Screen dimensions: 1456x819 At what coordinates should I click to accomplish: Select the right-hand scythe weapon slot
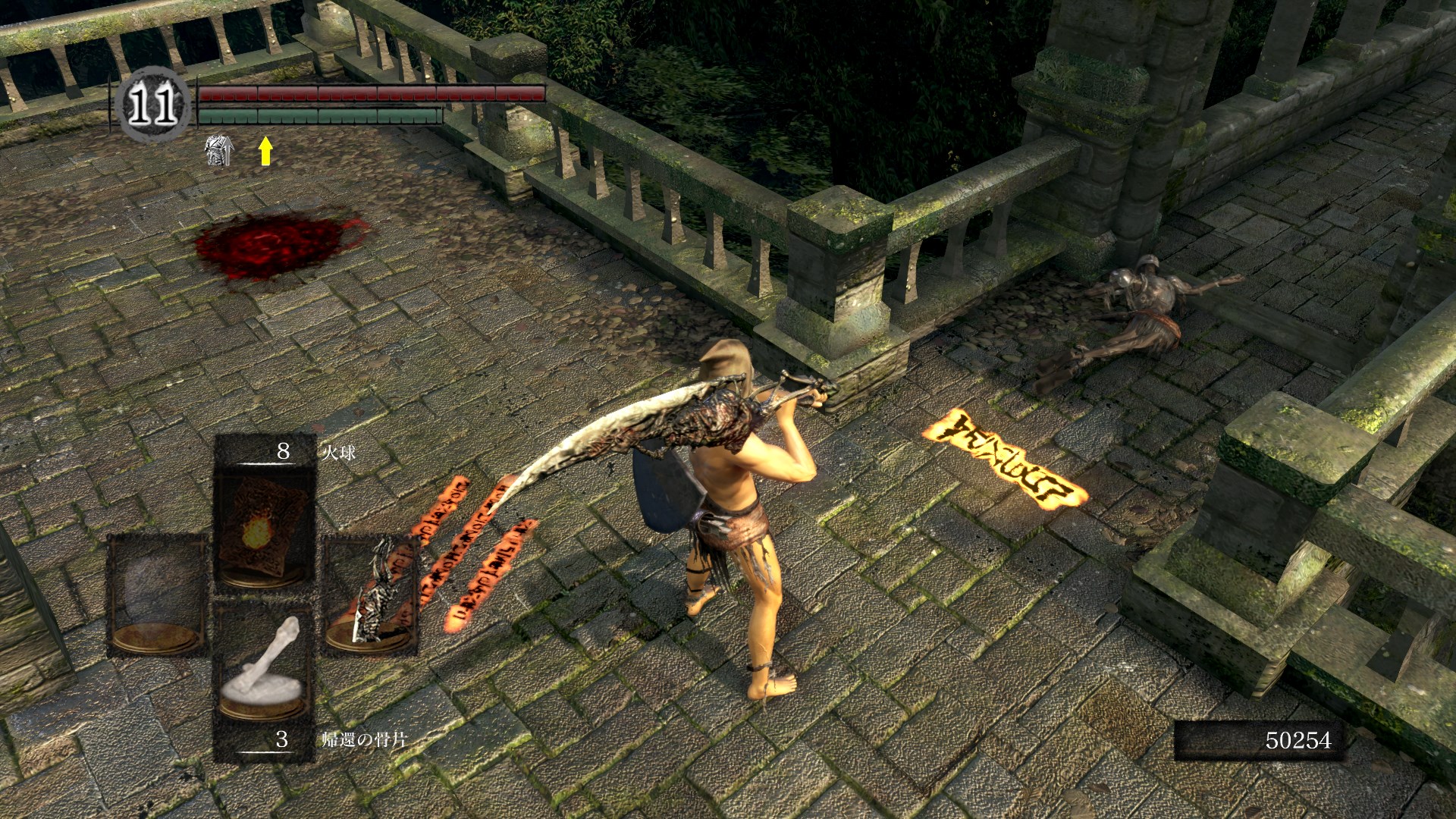(x=372, y=595)
